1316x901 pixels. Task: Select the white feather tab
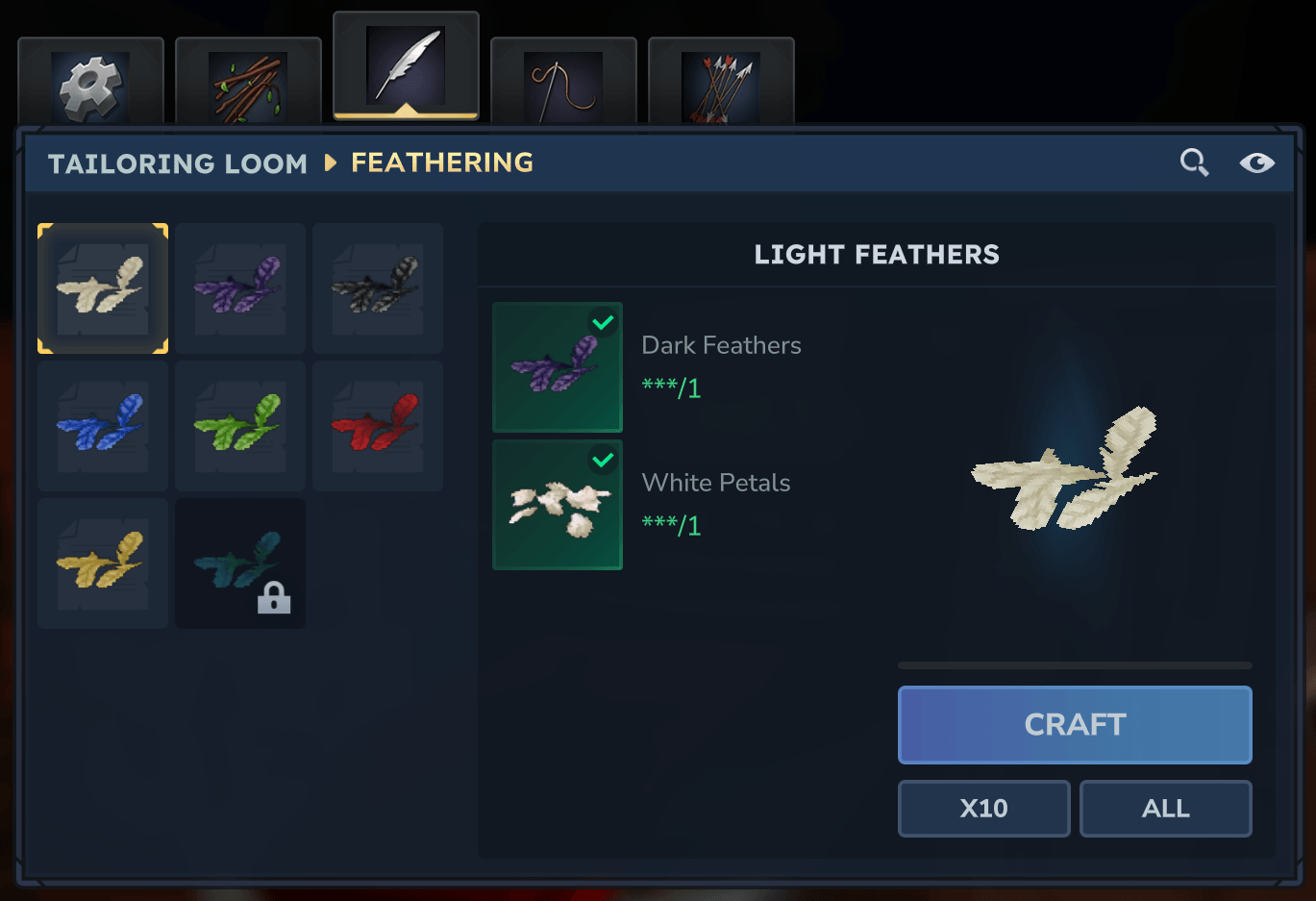[406, 67]
